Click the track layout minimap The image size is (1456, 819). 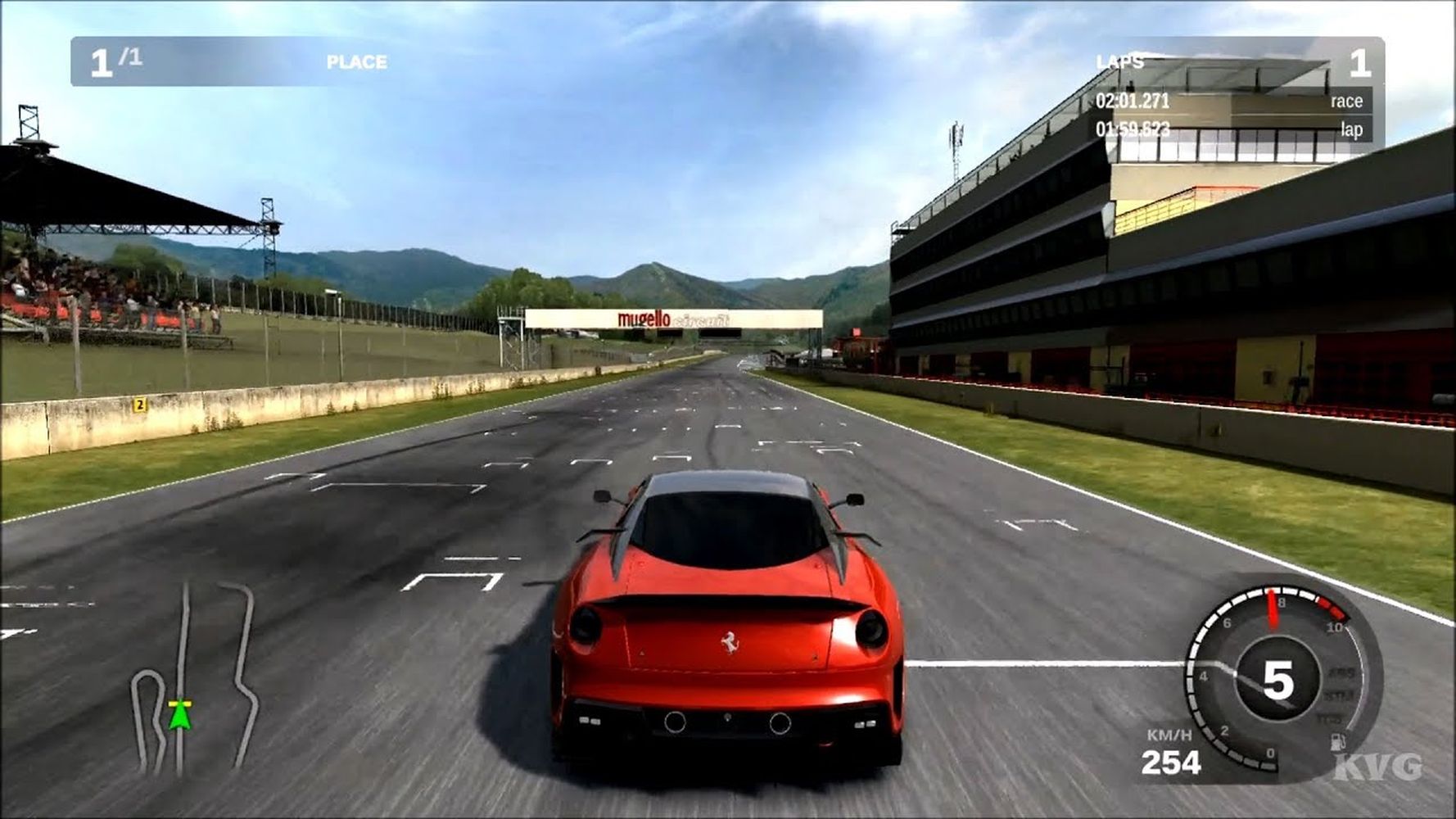(x=197, y=678)
